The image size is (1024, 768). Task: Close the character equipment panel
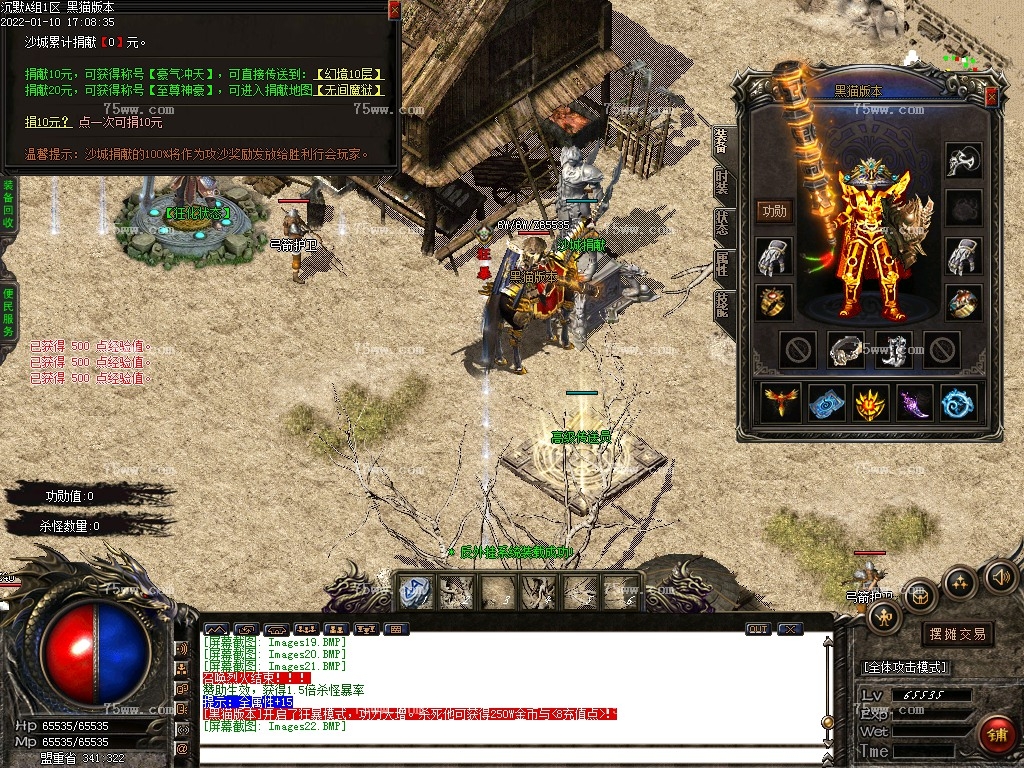991,97
